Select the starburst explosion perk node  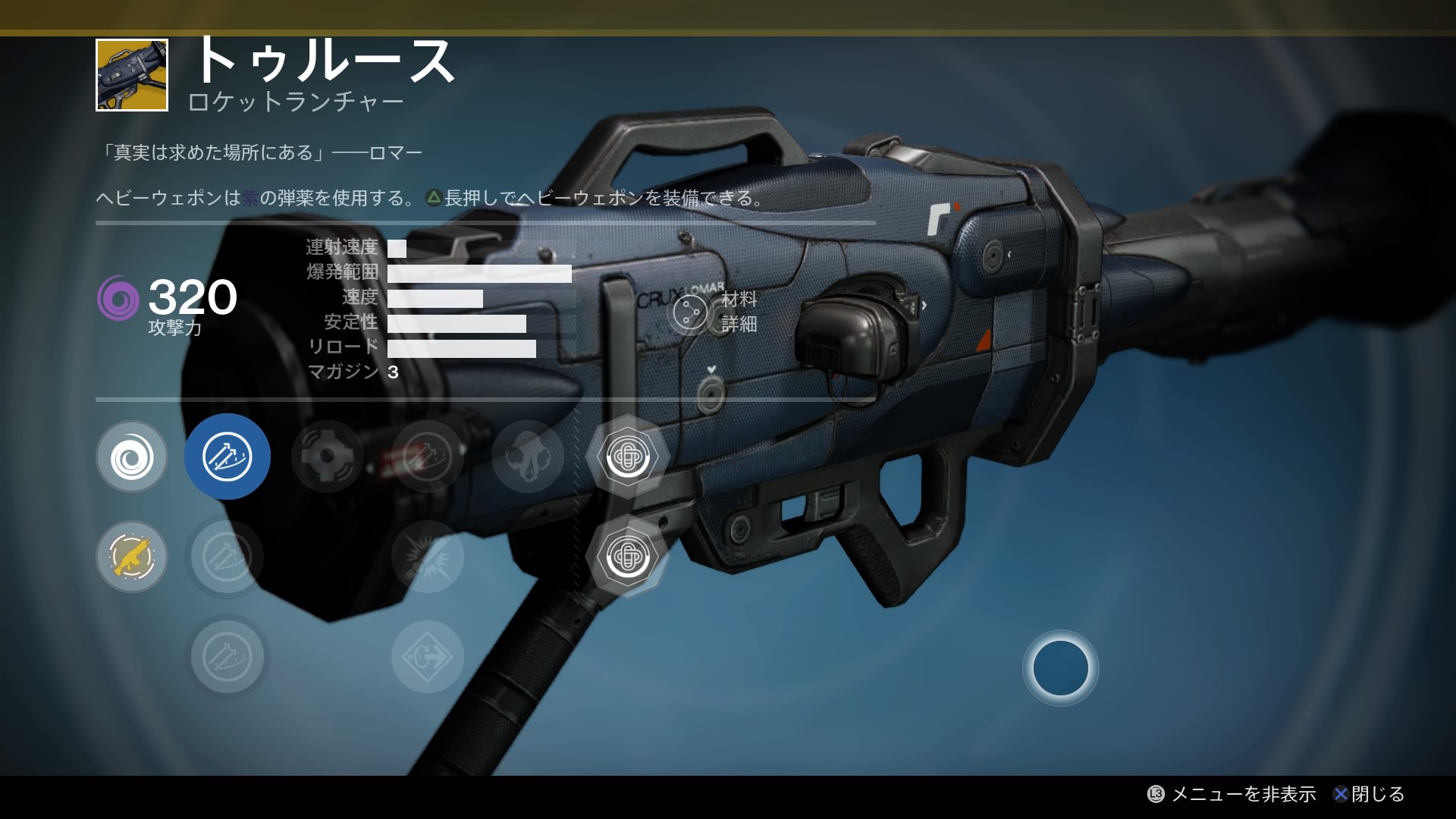tap(427, 557)
